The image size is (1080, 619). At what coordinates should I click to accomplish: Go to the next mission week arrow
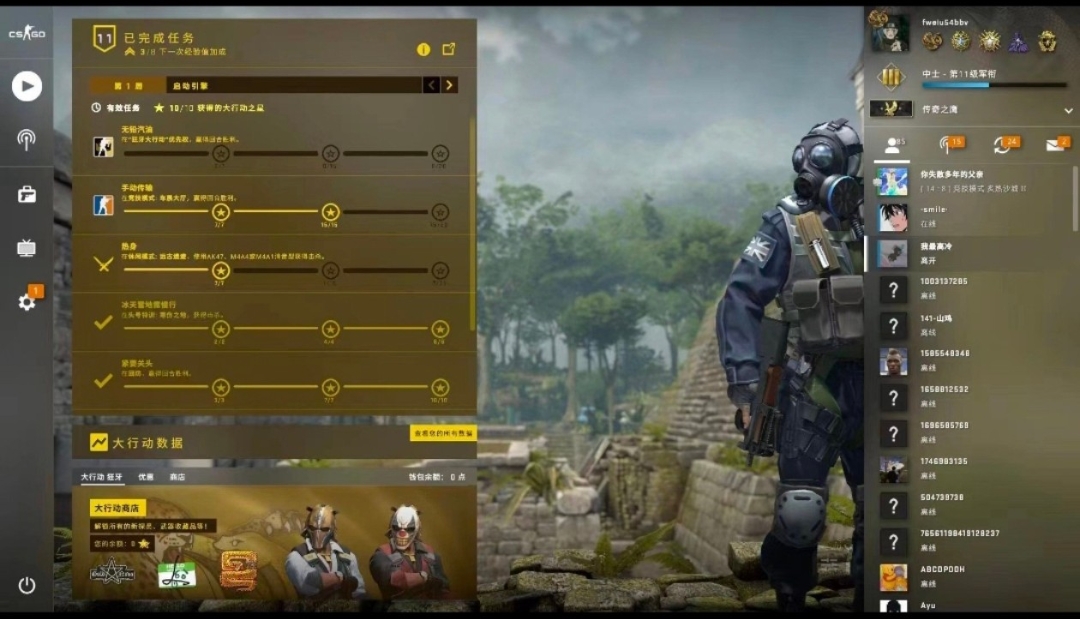(450, 85)
